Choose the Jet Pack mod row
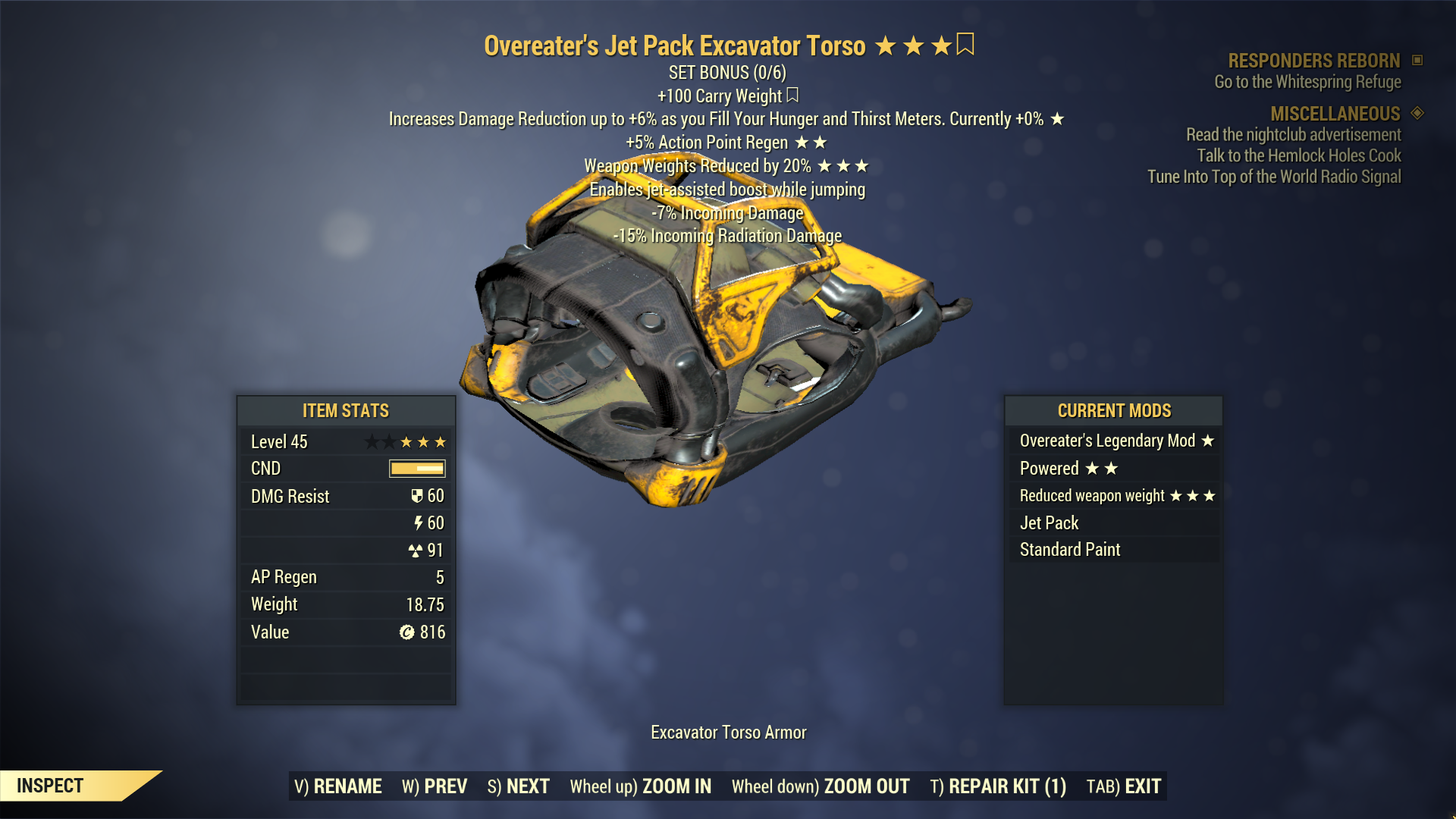The image size is (1456, 819). point(1113,523)
